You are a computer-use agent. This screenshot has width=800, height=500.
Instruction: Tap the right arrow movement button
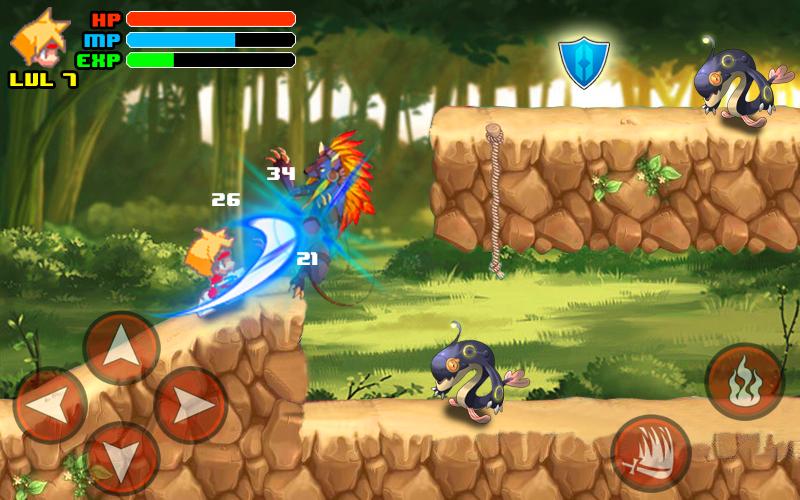click(x=191, y=405)
